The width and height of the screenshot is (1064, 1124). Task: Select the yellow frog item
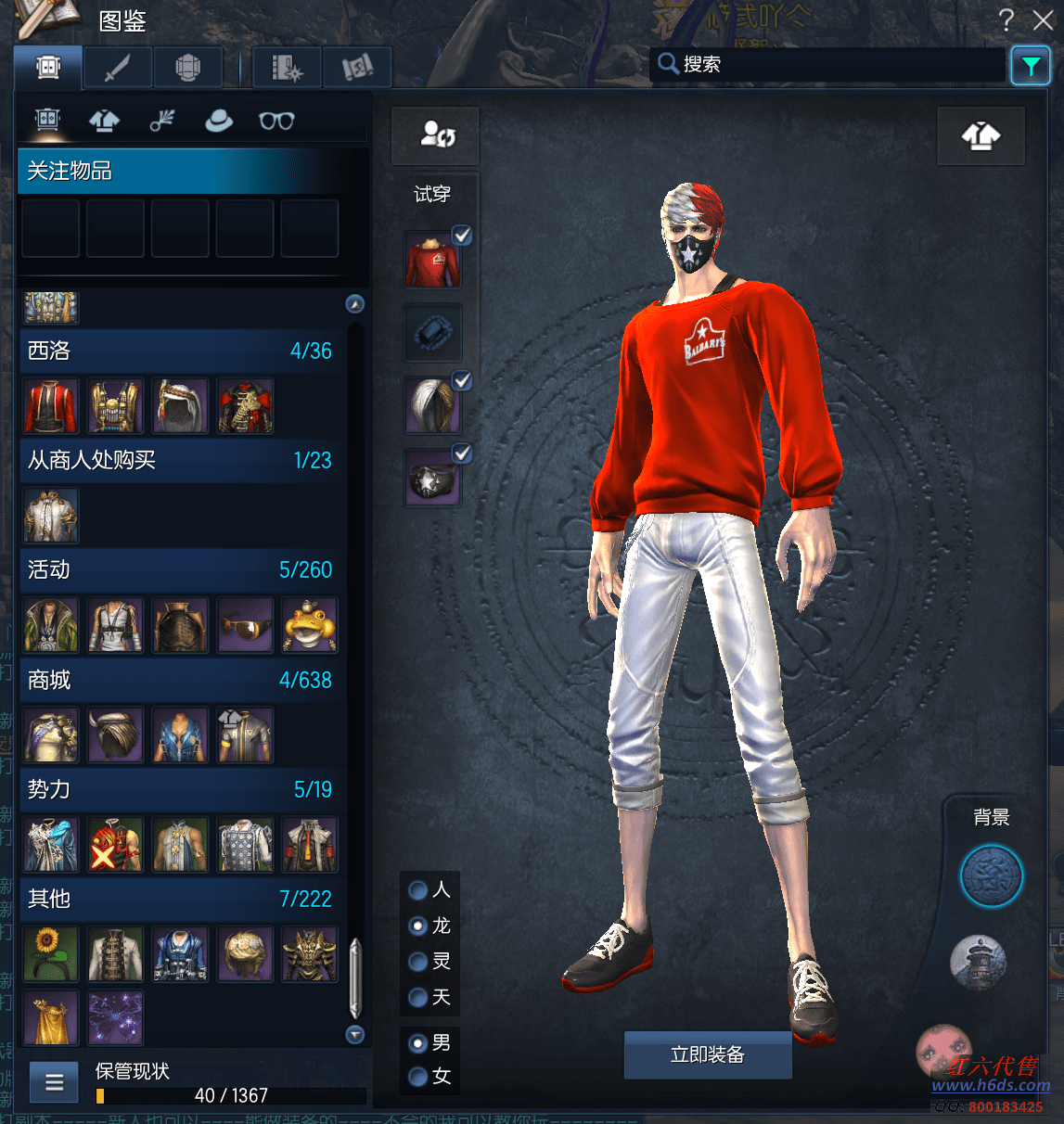tap(310, 625)
